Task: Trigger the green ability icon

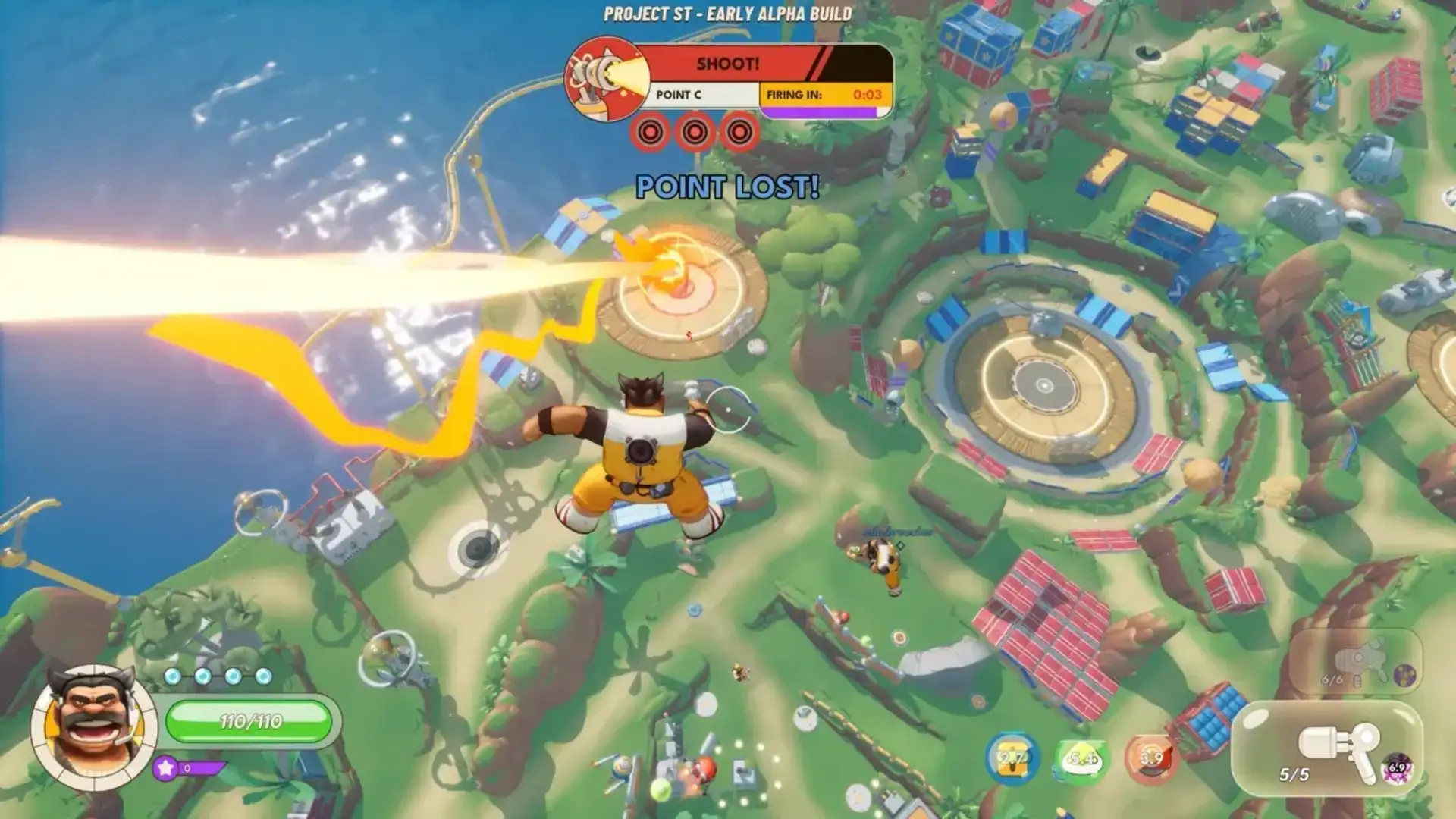Action: coord(1081,758)
